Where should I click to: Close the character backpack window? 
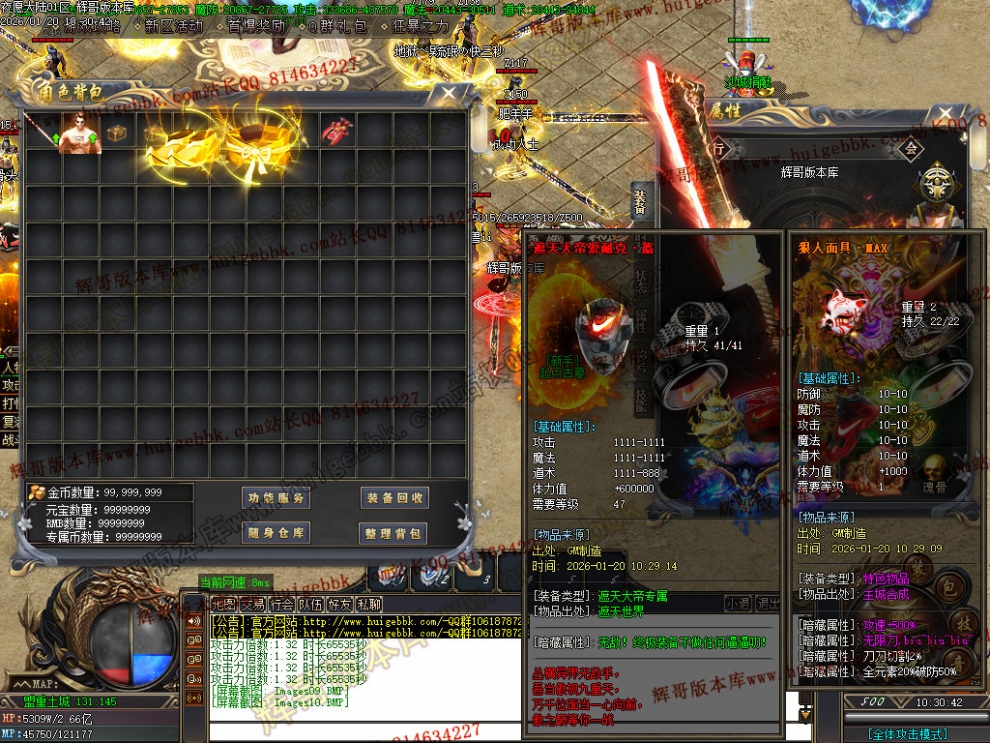pyautogui.click(x=450, y=94)
